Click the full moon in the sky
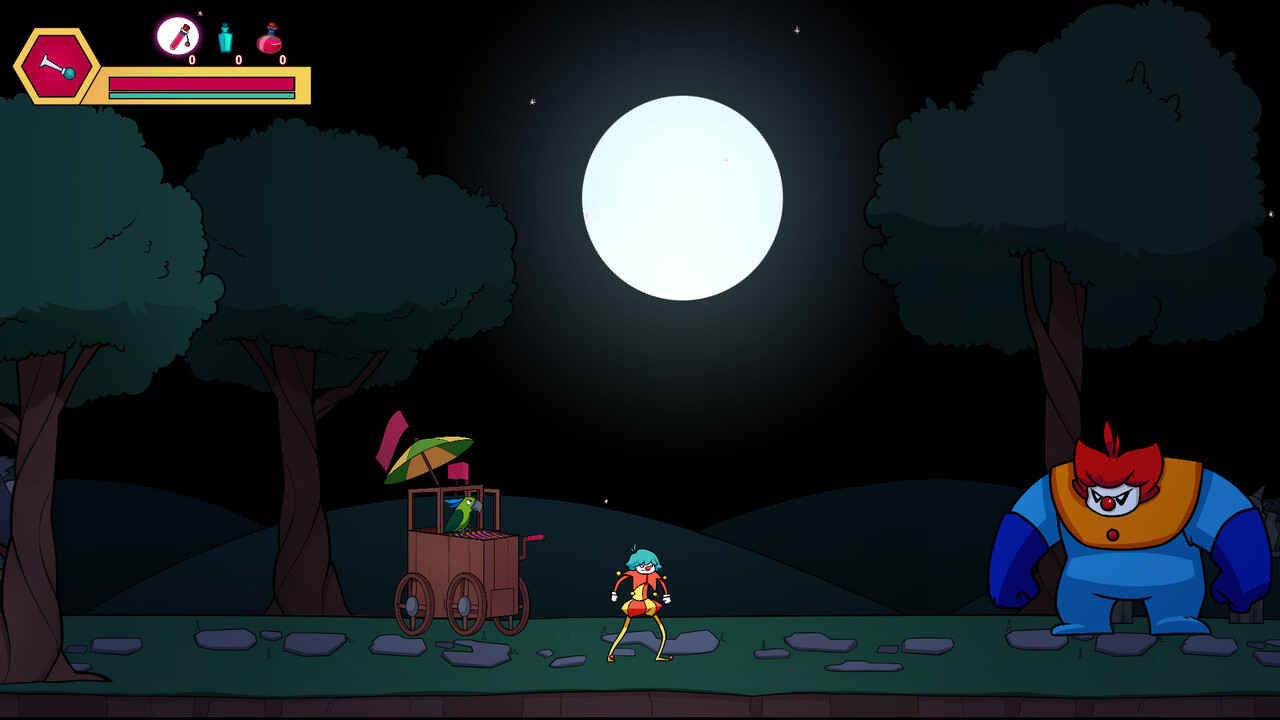This screenshot has height=720, width=1280. (683, 198)
